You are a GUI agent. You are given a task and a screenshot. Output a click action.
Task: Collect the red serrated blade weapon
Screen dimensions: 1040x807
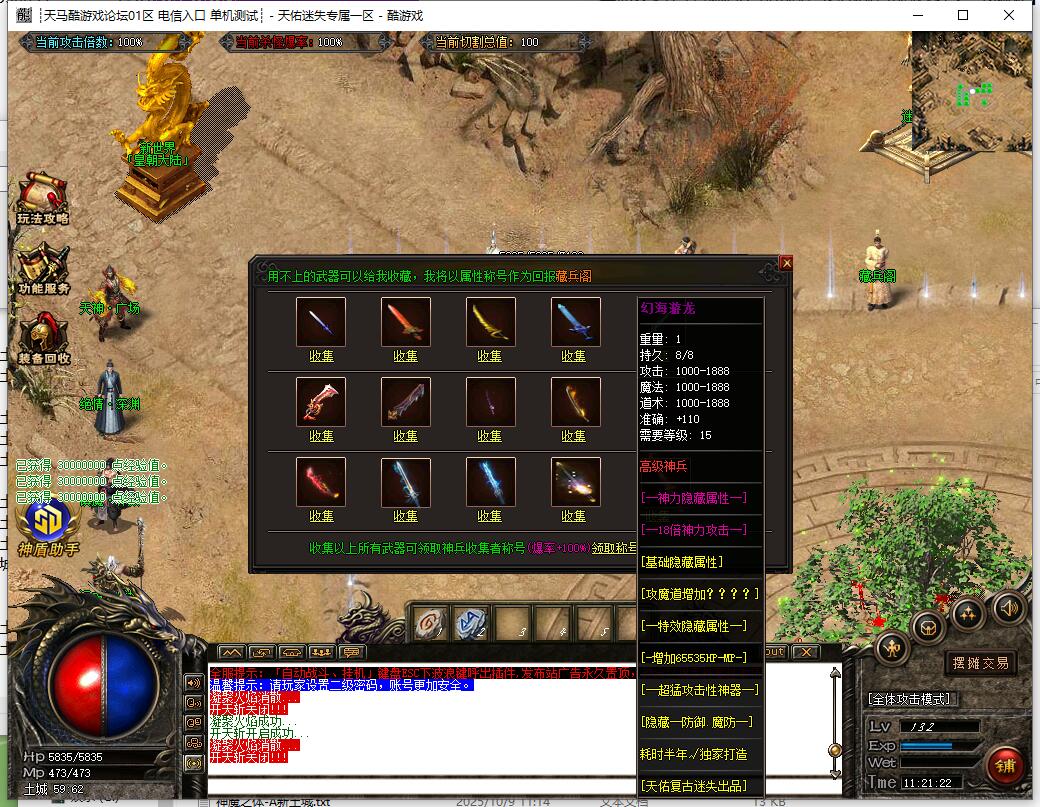(321, 435)
